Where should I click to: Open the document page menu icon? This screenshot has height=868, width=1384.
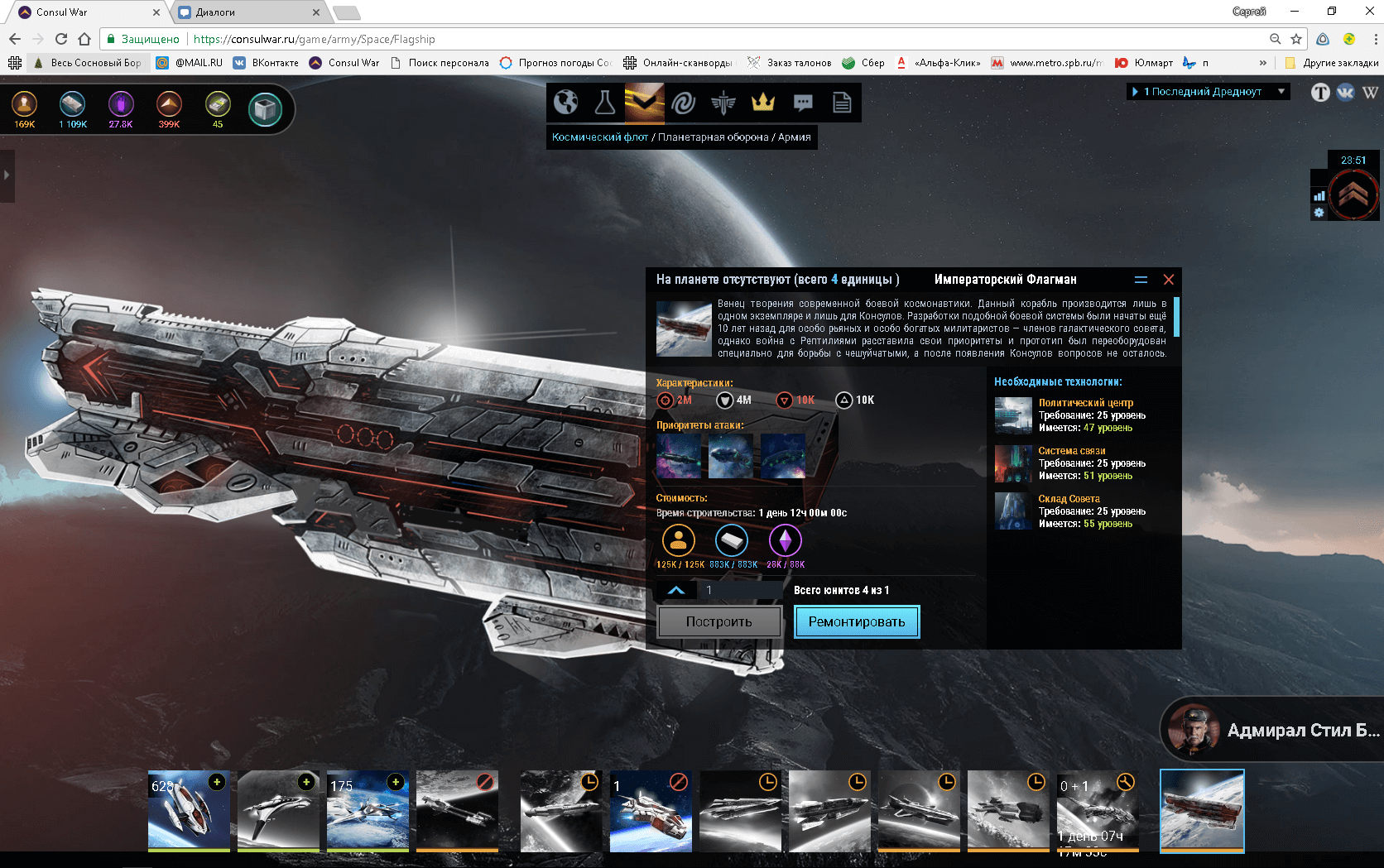(842, 103)
